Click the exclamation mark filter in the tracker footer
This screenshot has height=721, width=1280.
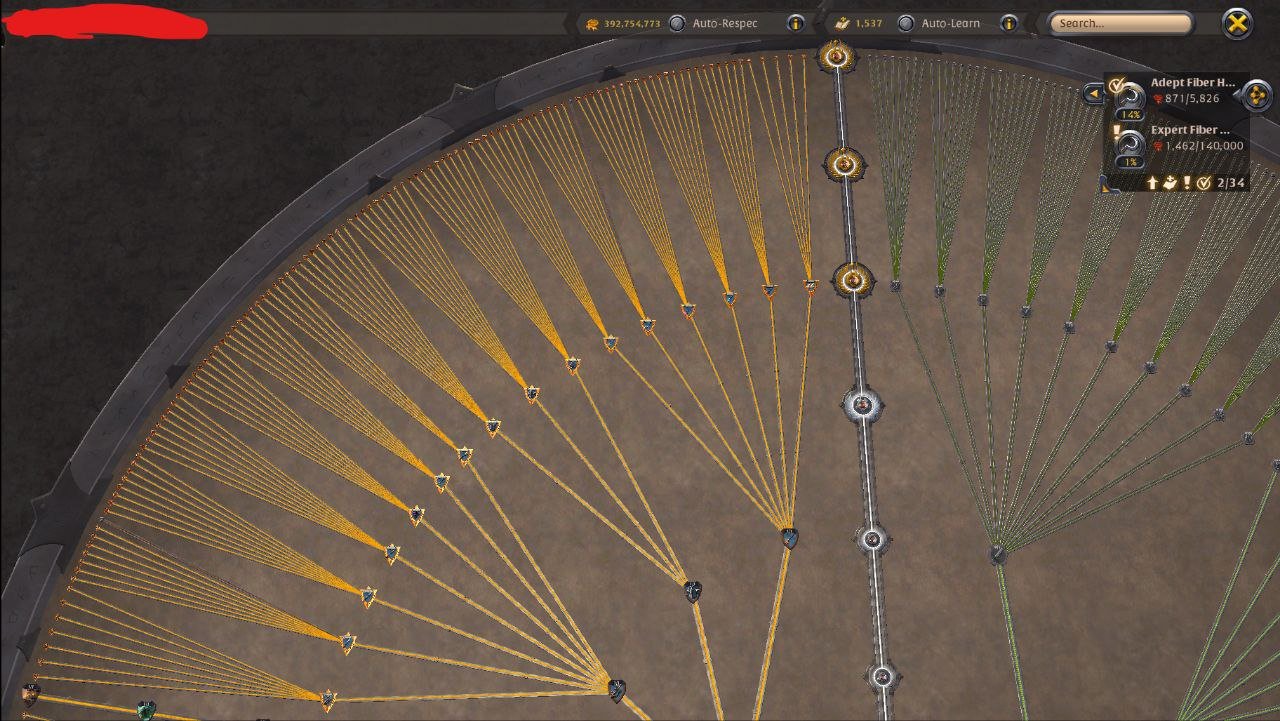point(1186,183)
